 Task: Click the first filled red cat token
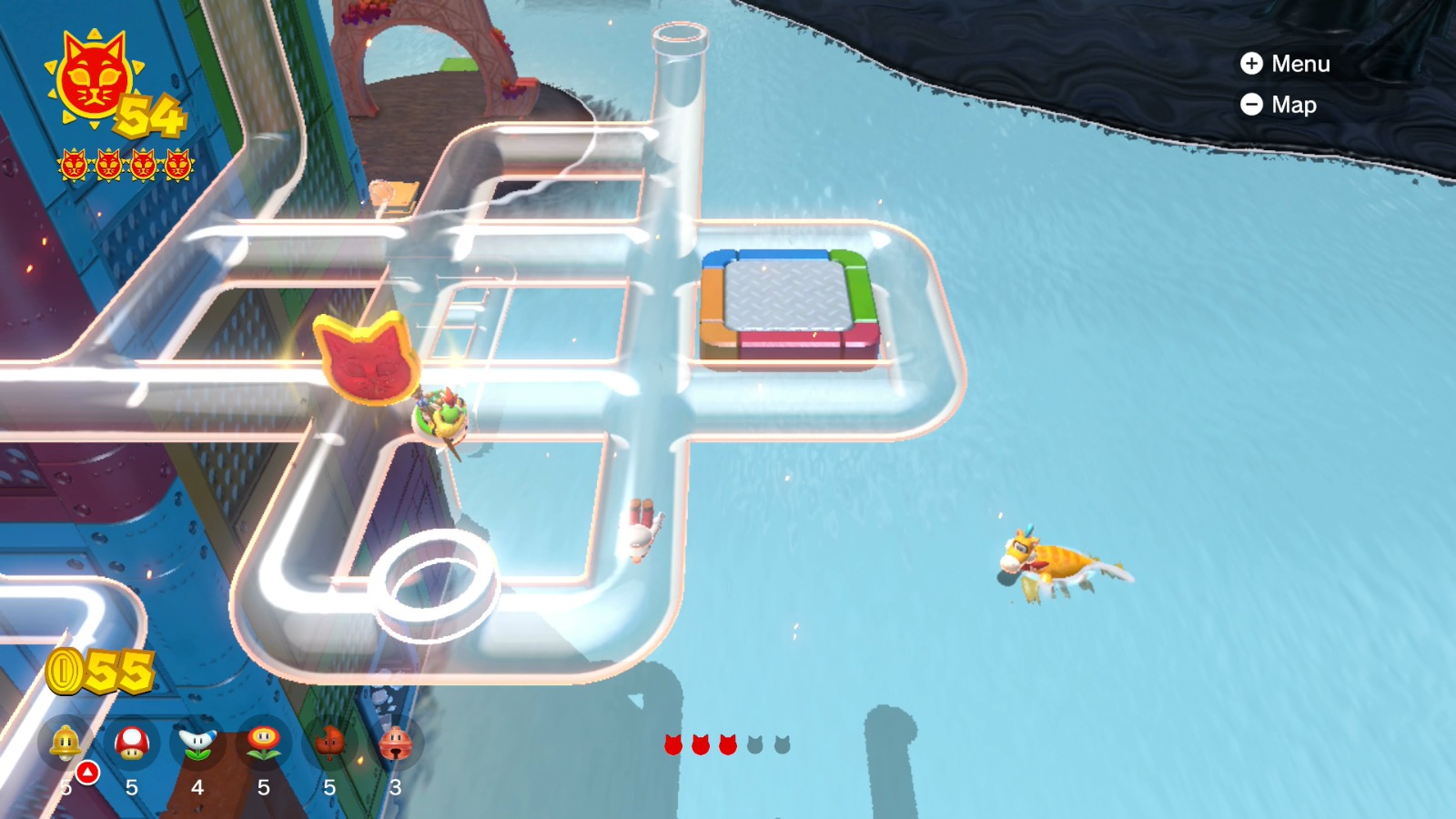tap(672, 744)
